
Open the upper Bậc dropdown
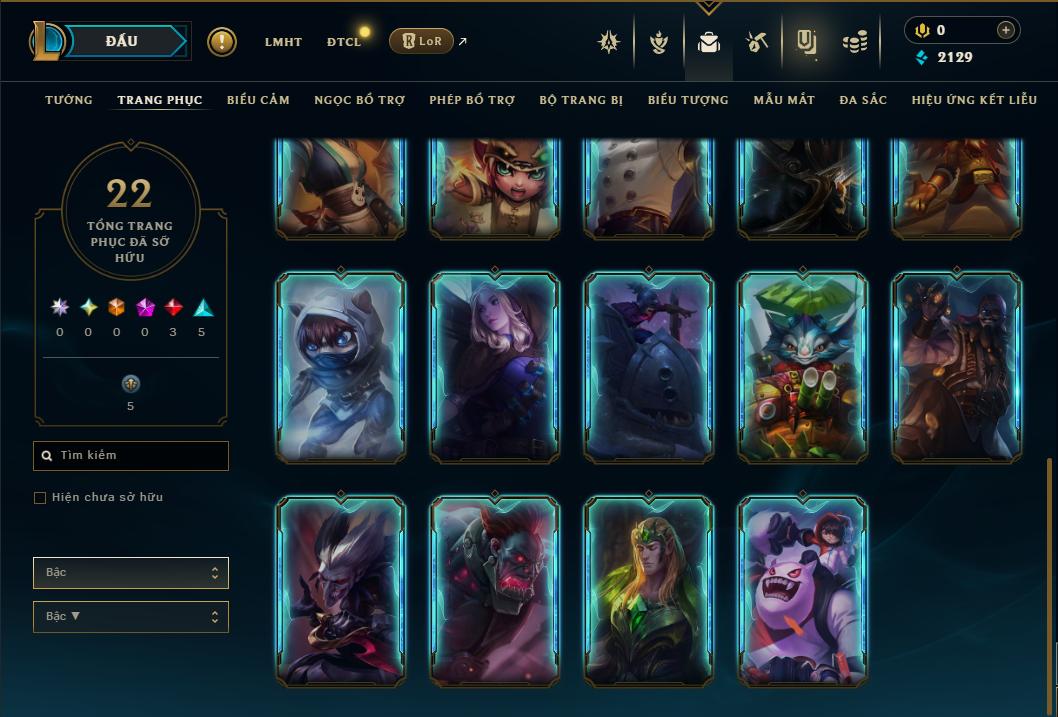pyautogui.click(x=131, y=573)
